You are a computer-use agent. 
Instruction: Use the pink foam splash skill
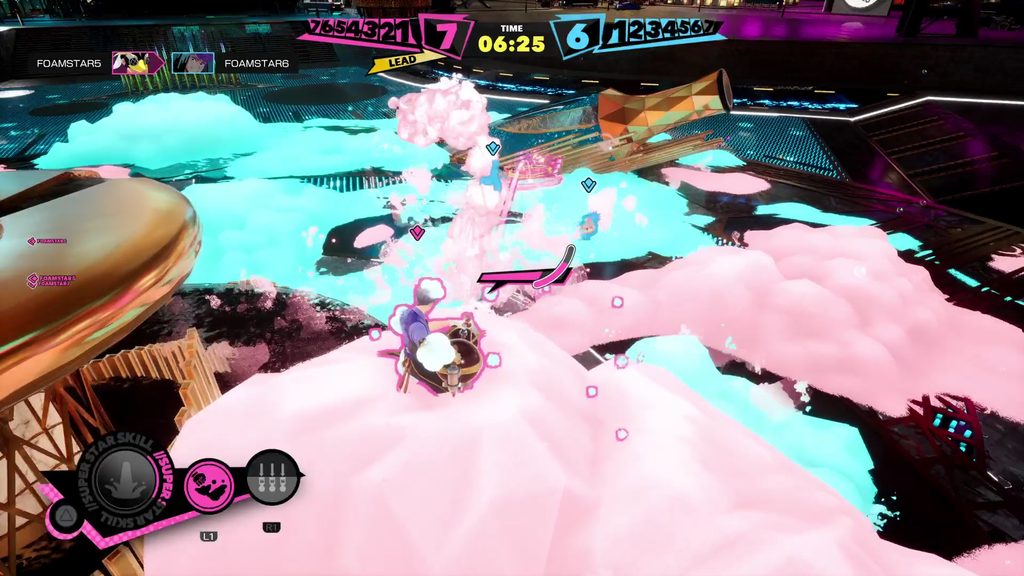pyautogui.click(x=210, y=485)
